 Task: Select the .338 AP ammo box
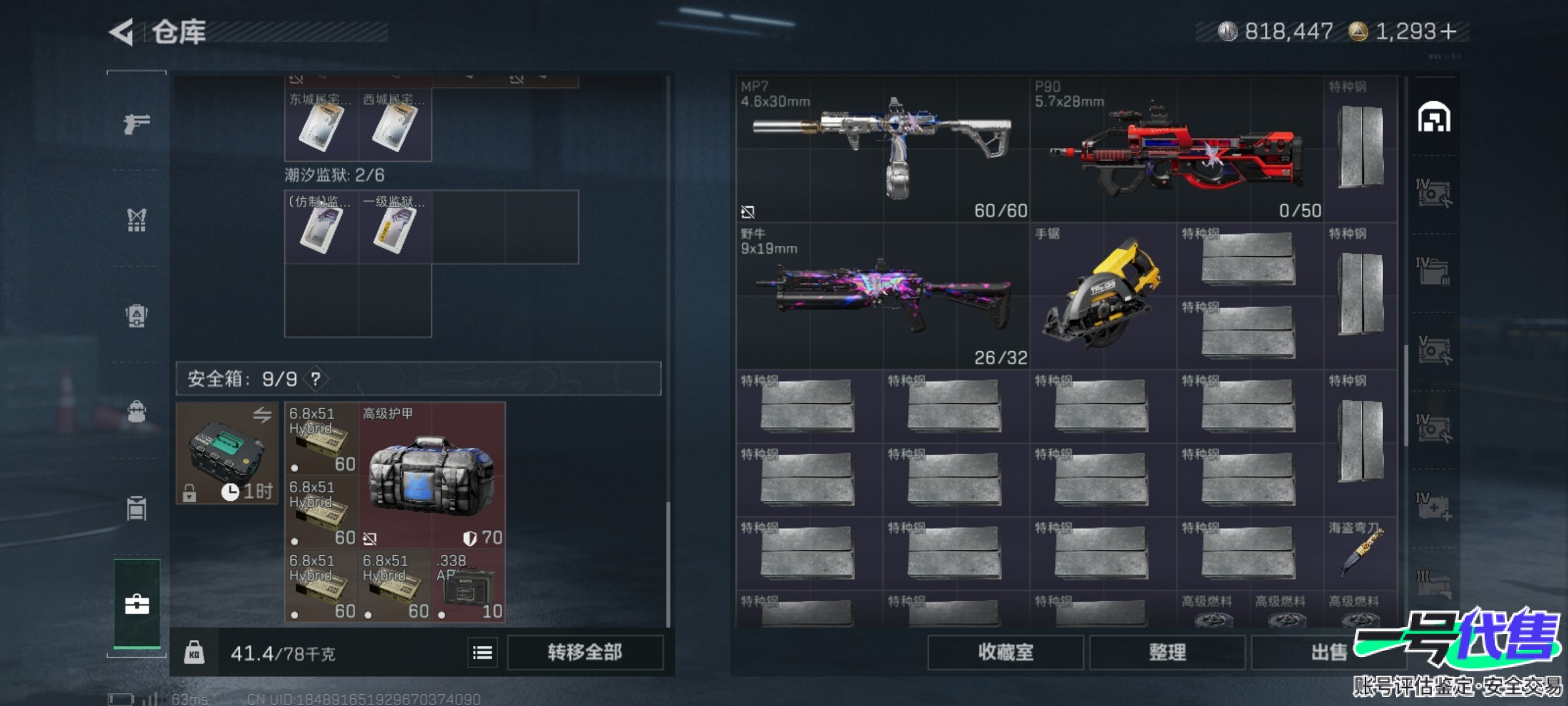coord(468,586)
